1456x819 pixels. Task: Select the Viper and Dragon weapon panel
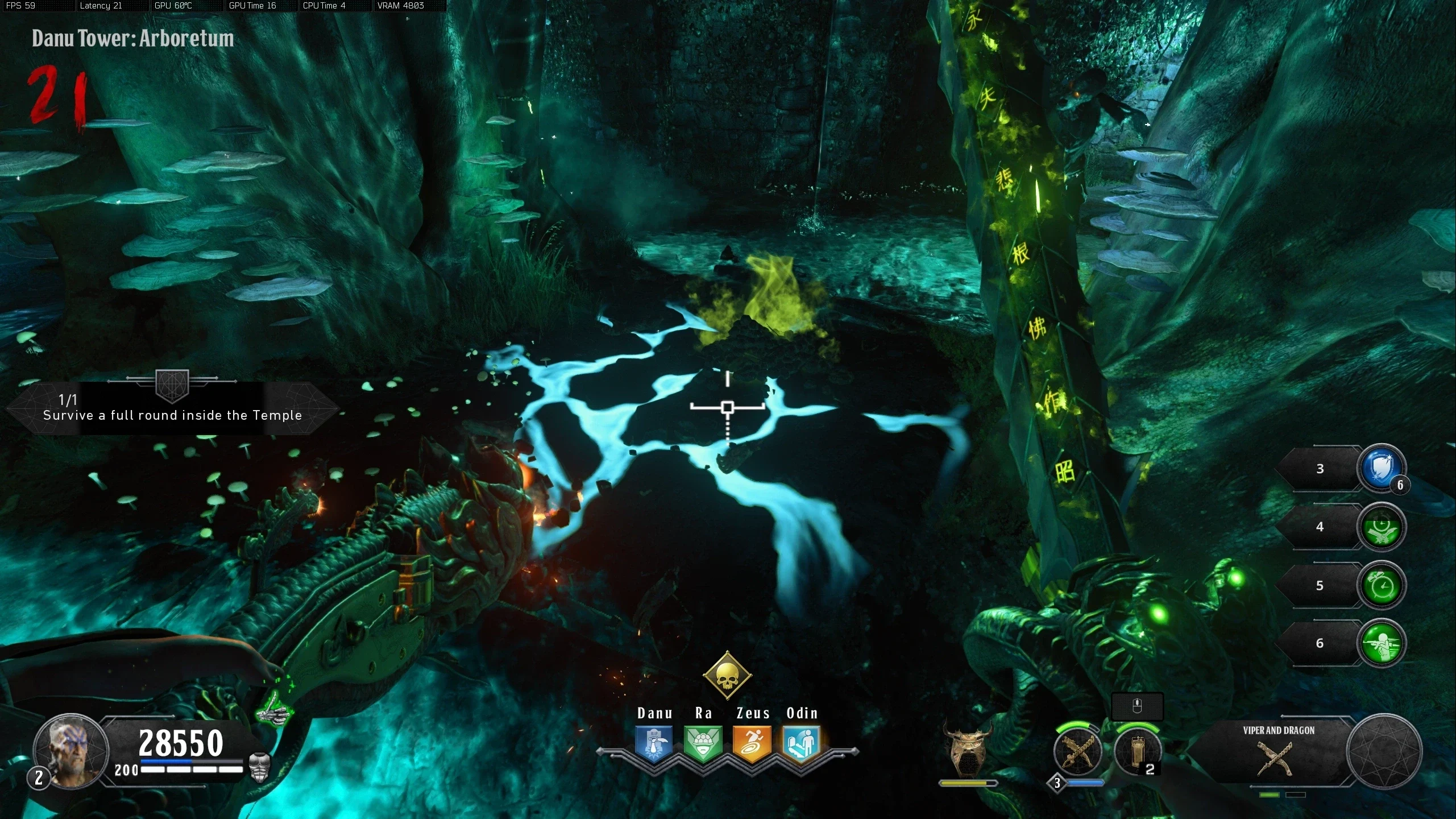coord(1278,751)
